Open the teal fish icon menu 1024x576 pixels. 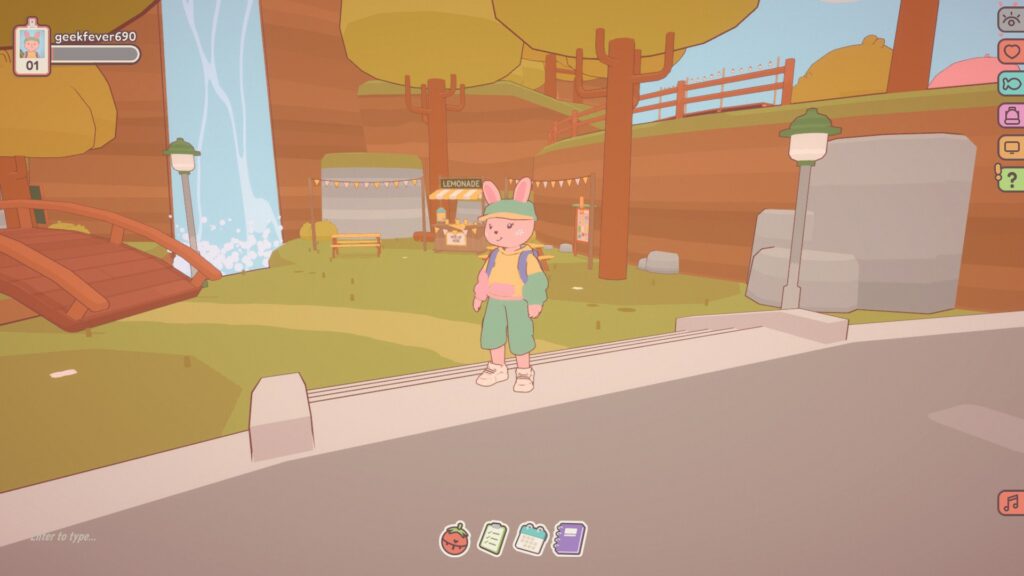[1011, 83]
